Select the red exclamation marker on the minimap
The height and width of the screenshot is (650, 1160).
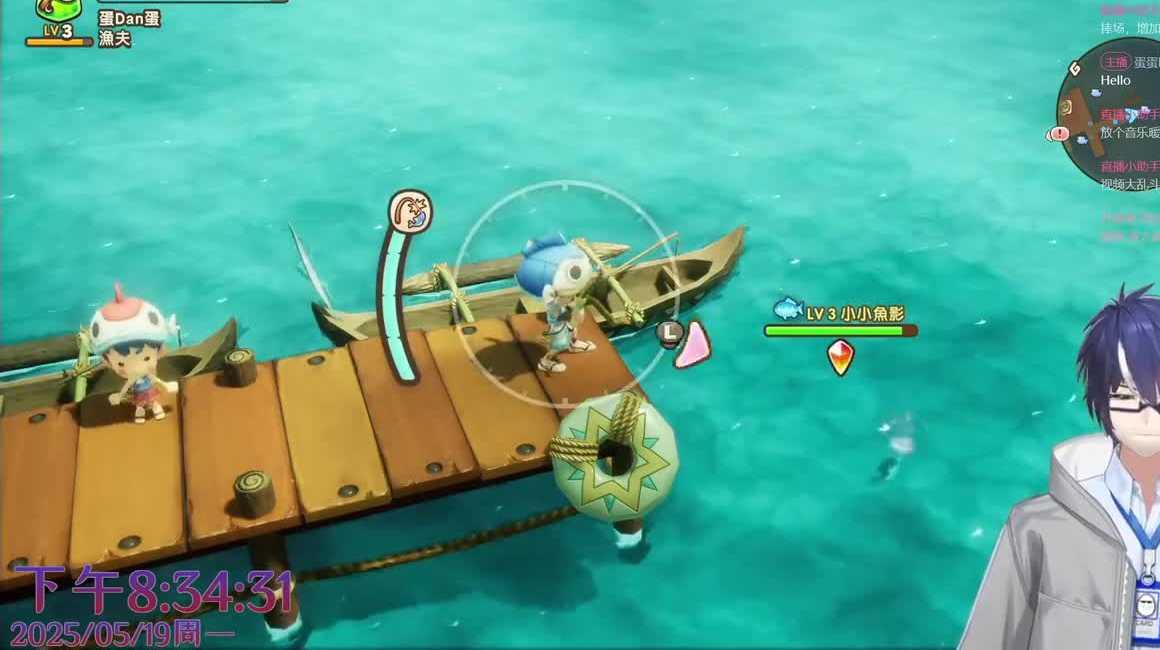(x=1057, y=134)
